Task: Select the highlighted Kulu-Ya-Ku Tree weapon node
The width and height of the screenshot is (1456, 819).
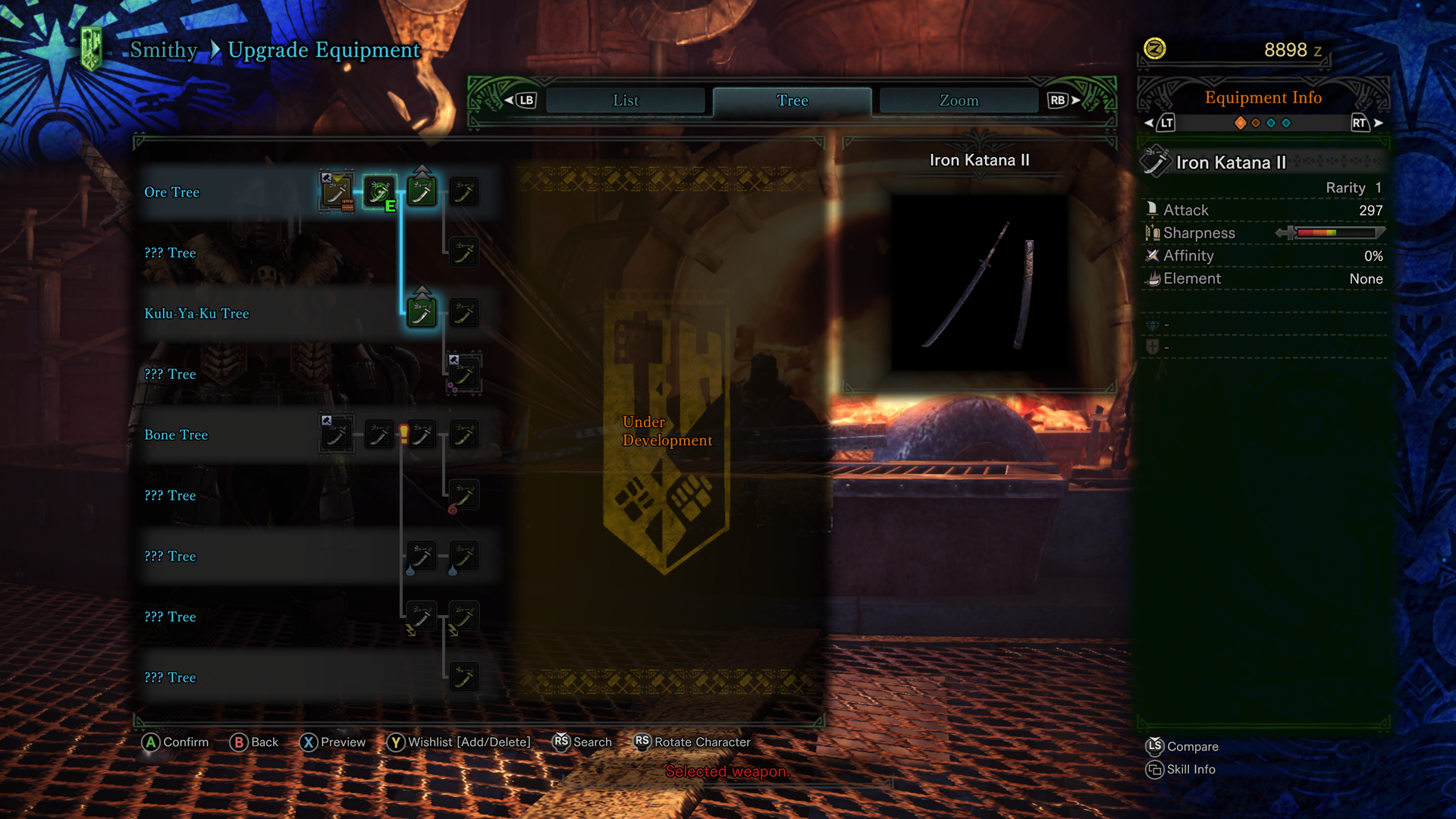Action: click(422, 312)
